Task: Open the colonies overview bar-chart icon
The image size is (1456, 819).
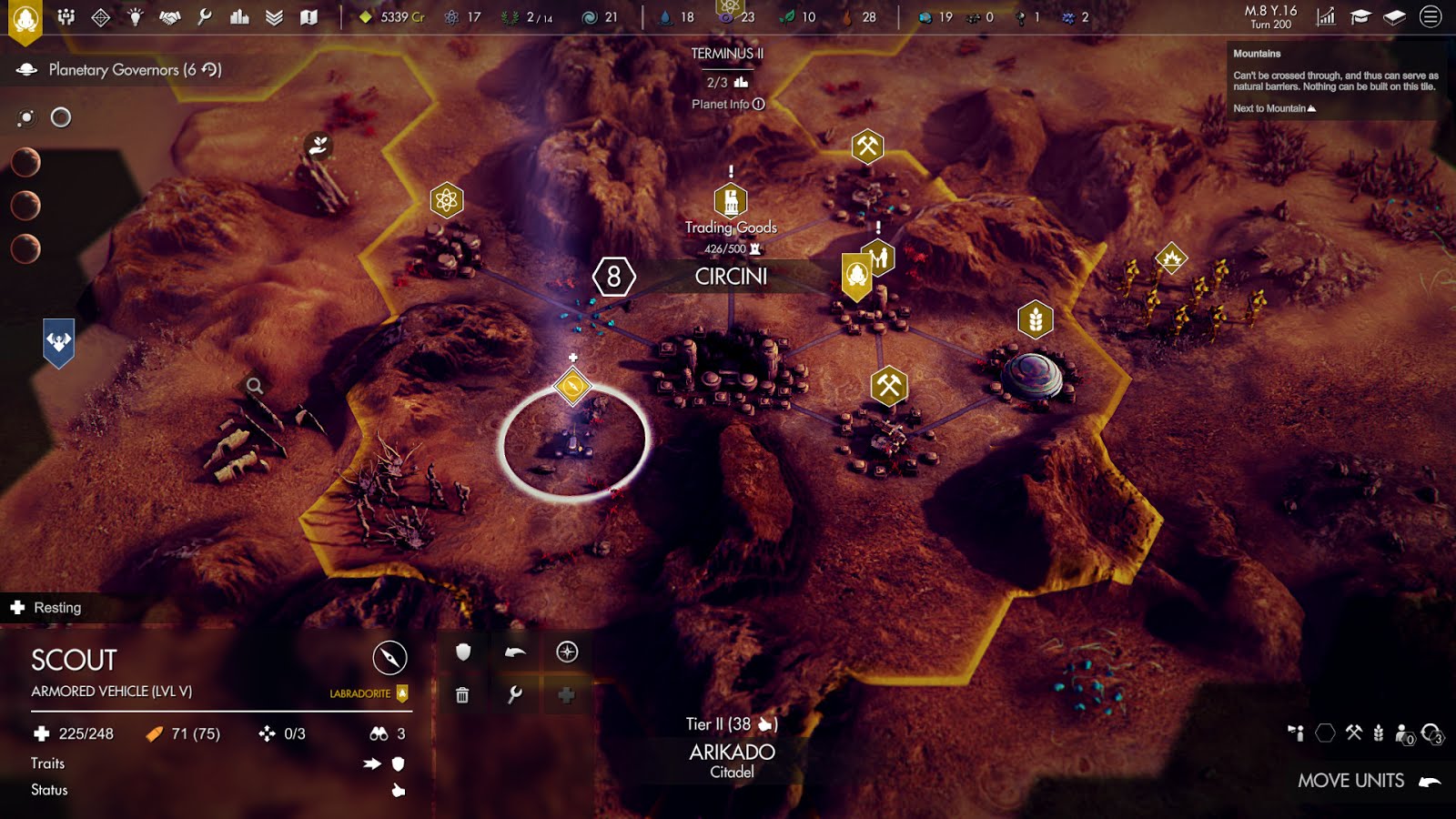Action: [x=239, y=17]
